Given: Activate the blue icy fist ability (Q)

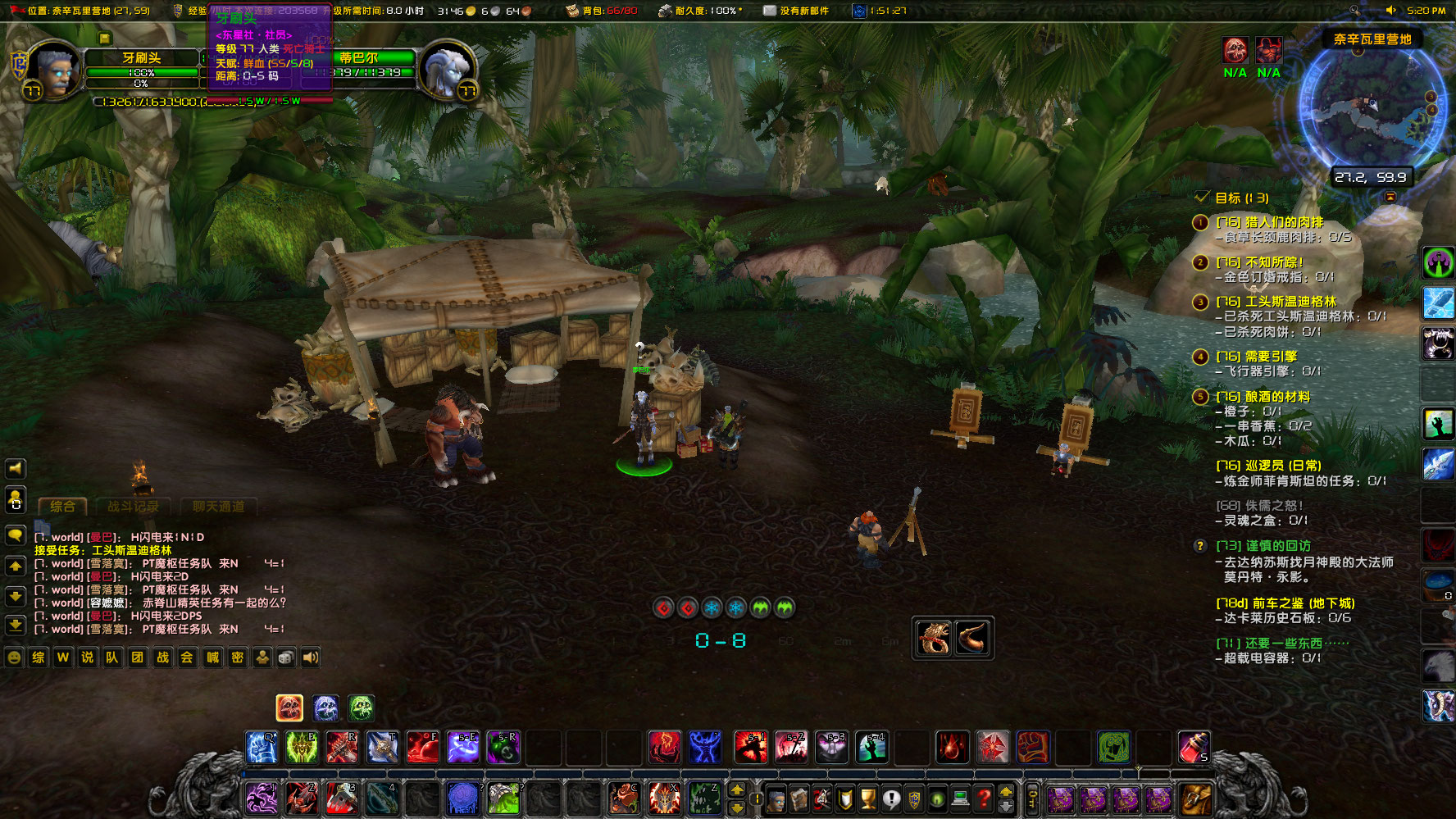Looking at the screenshot, I should 262,748.
